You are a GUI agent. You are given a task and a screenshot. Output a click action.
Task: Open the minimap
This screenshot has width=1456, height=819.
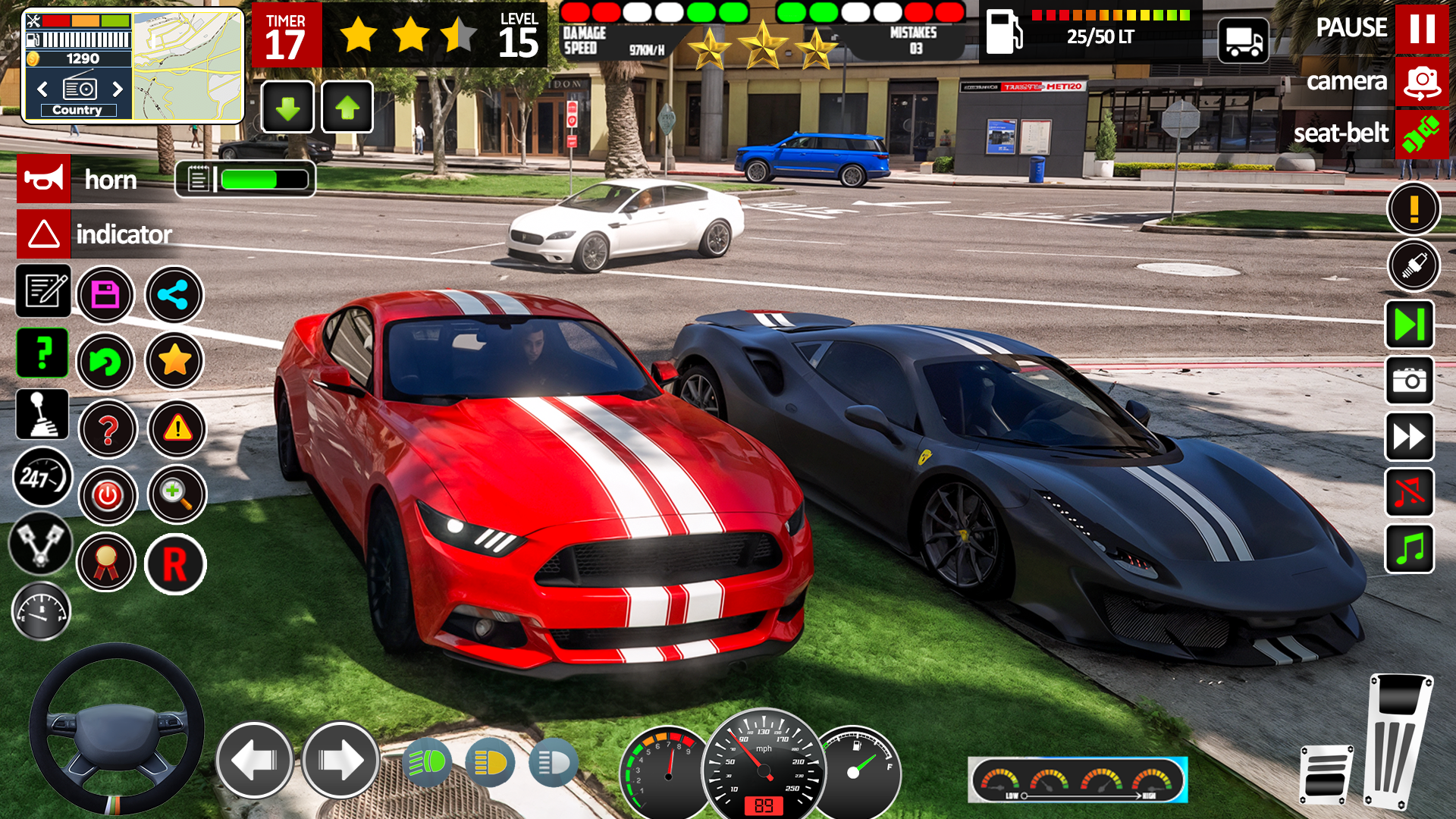click(188, 67)
